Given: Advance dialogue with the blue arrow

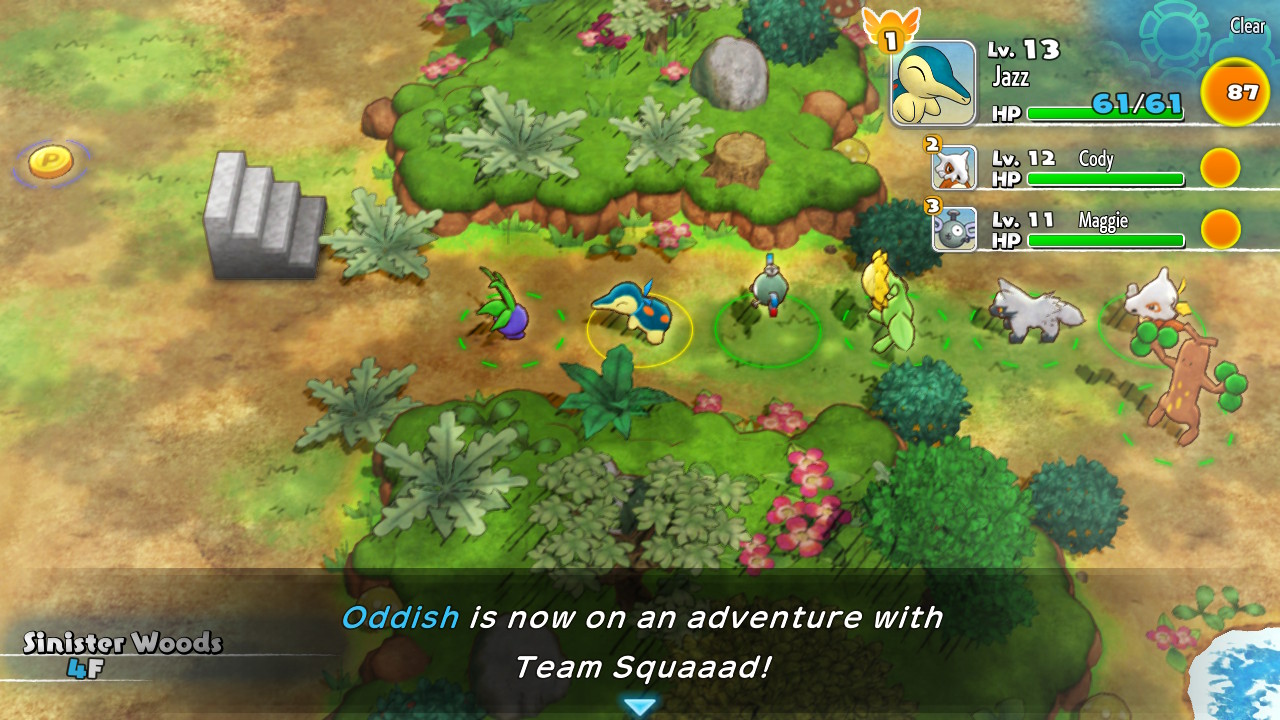Looking at the screenshot, I should (x=639, y=707).
